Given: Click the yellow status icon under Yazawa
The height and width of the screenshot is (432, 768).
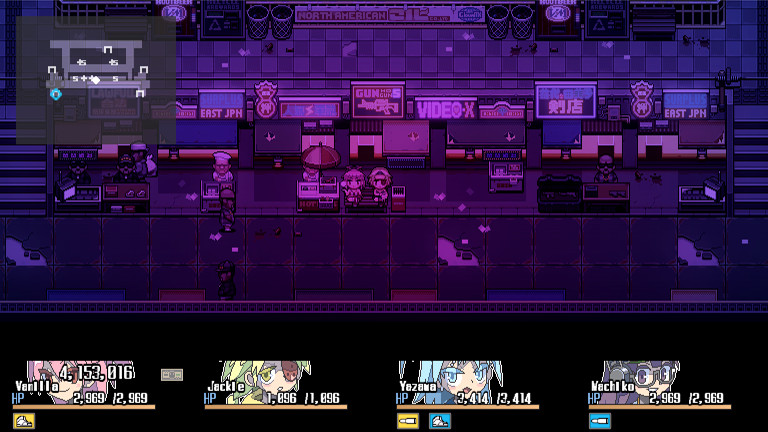Looking at the screenshot, I should click(x=408, y=421).
